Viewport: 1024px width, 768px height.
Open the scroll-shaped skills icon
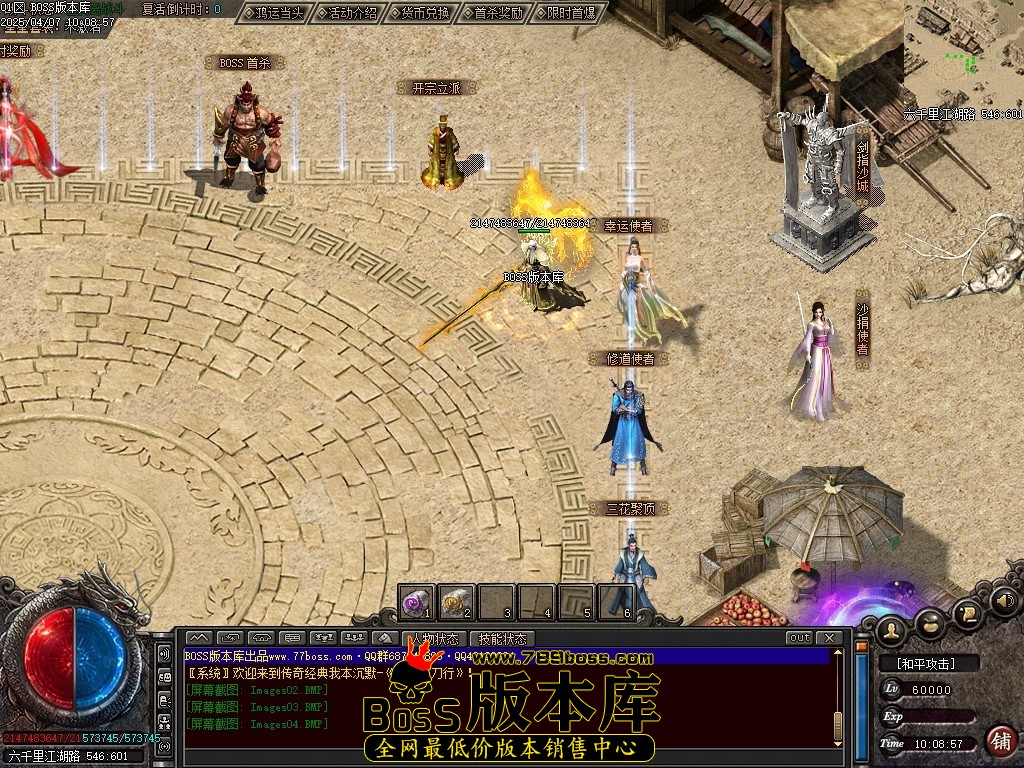pyautogui.click(x=967, y=612)
